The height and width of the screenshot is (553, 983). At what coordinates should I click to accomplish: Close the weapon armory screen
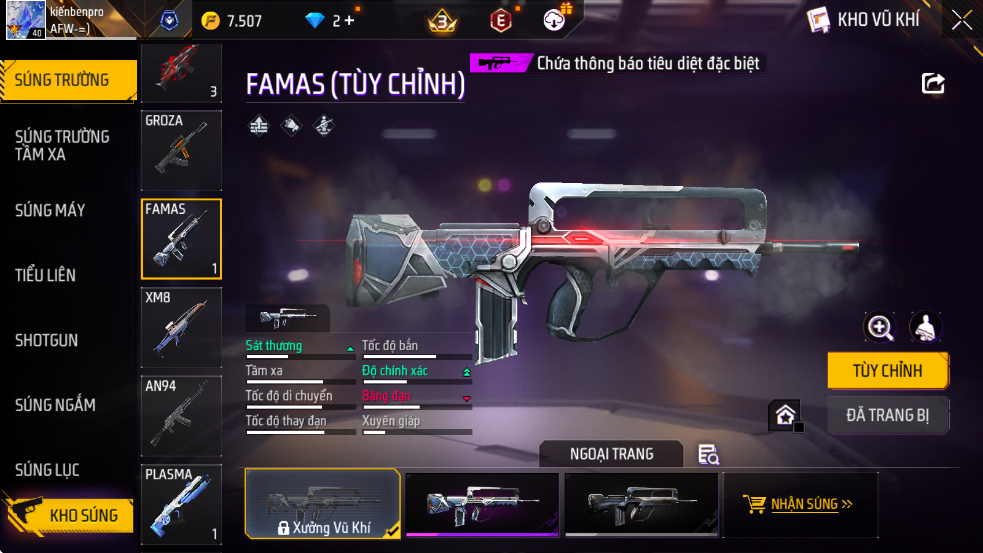(961, 19)
